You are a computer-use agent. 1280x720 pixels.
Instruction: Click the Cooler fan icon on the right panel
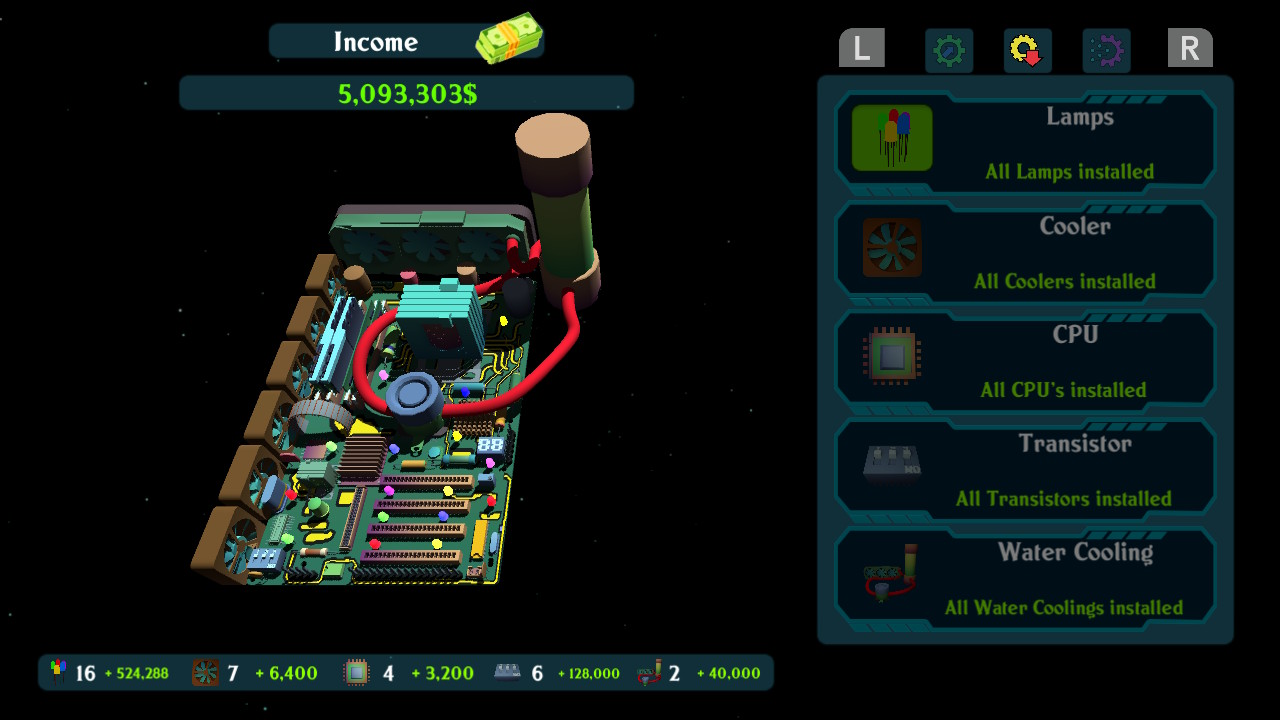tap(890, 246)
